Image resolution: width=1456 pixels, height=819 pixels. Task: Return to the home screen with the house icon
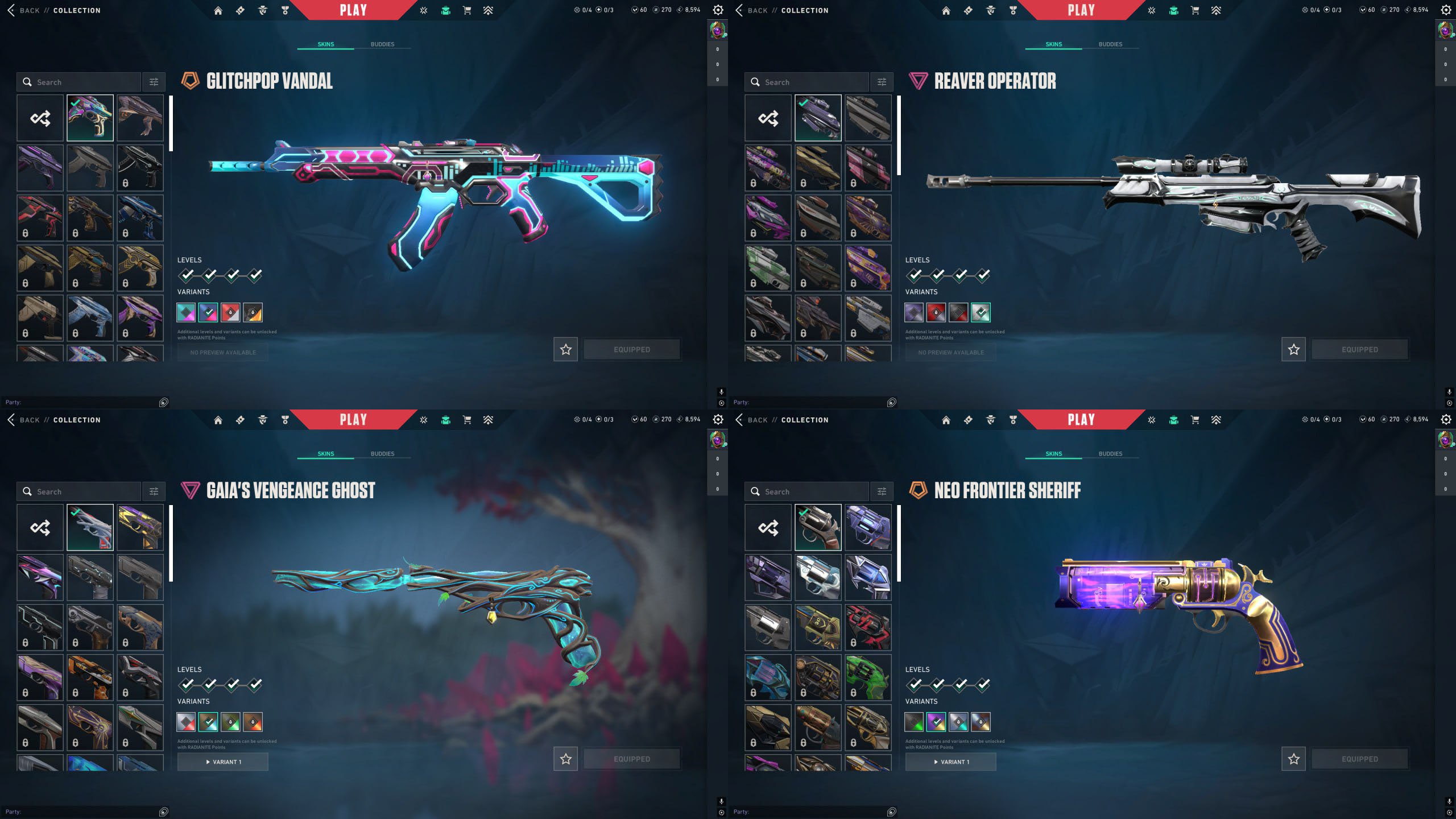click(x=218, y=10)
